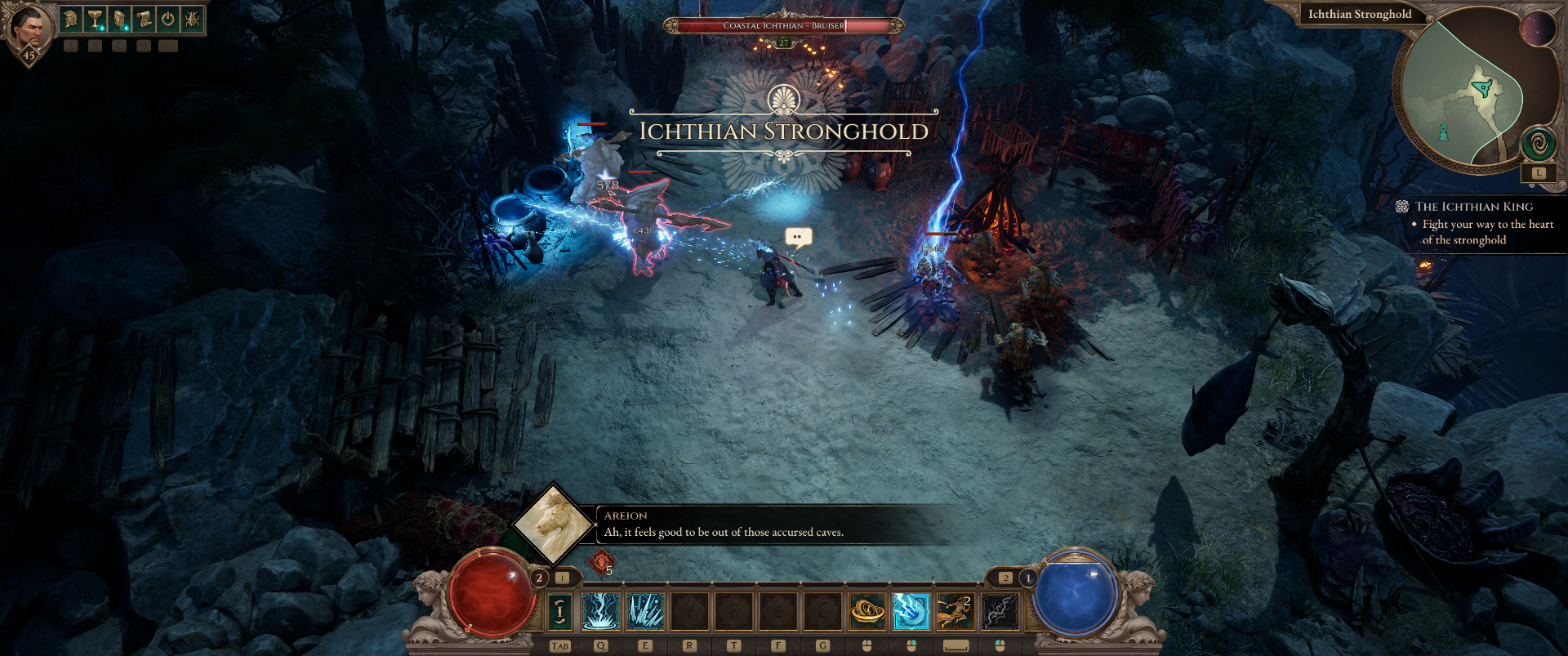Open the goblet menu icon
The width and height of the screenshot is (1568, 656).
click(96, 19)
